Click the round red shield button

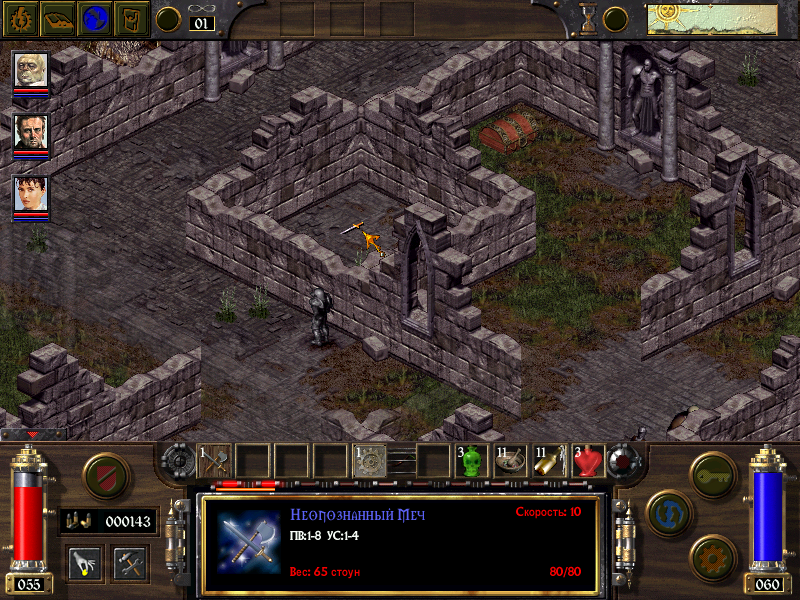(105, 477)
